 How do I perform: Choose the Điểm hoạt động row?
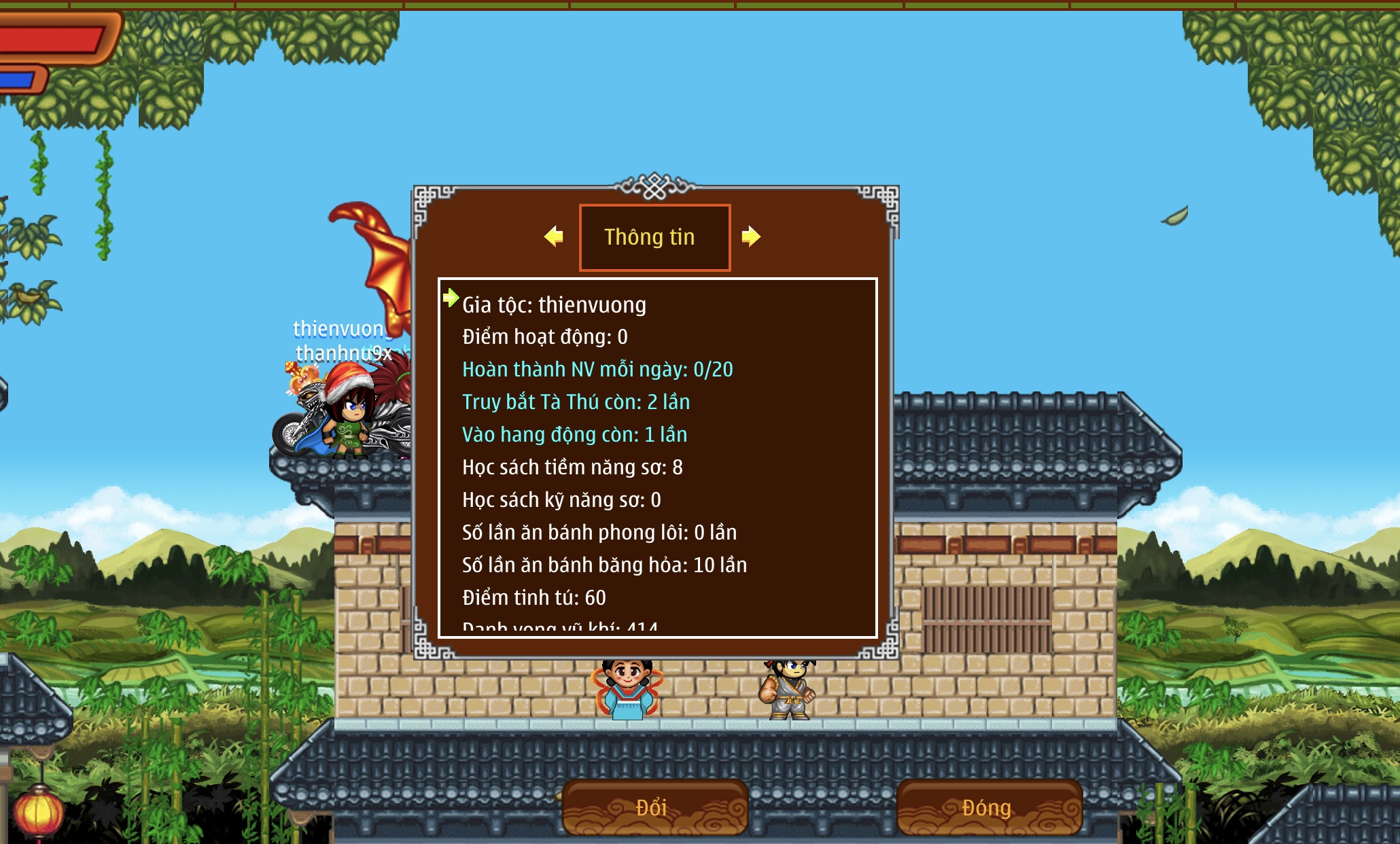click(x=545, y=337)
